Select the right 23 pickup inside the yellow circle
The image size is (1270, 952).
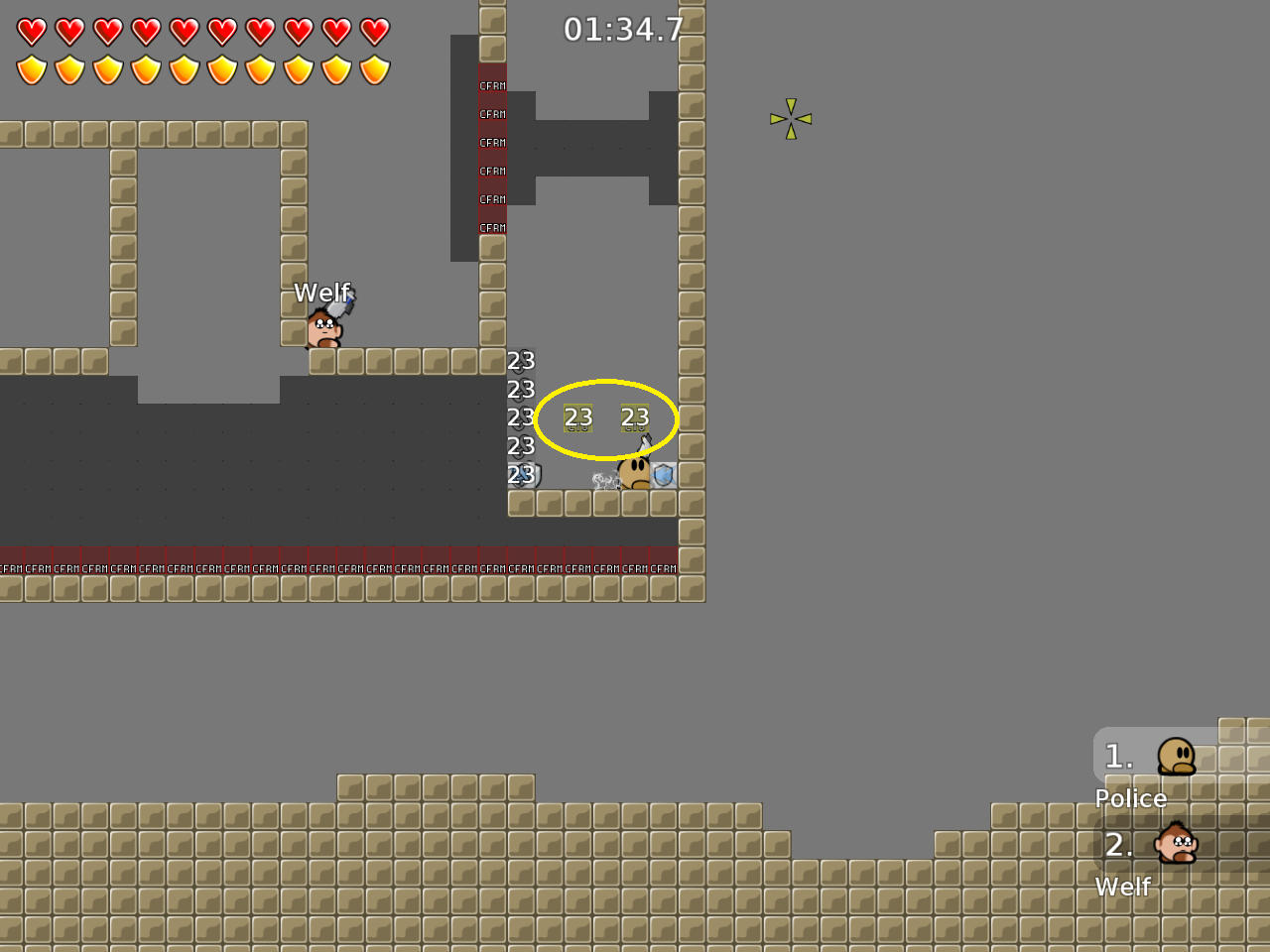[634, 418]
